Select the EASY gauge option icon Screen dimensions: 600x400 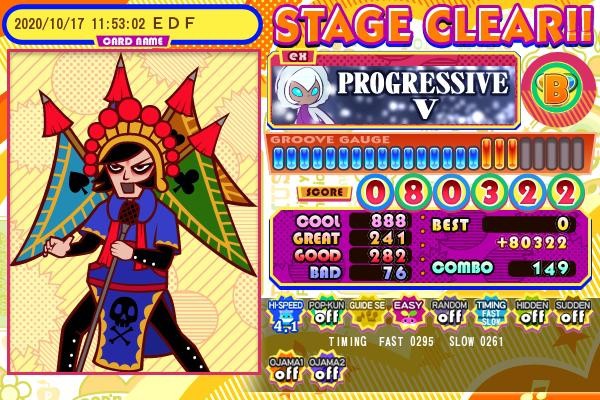[406, 314]
